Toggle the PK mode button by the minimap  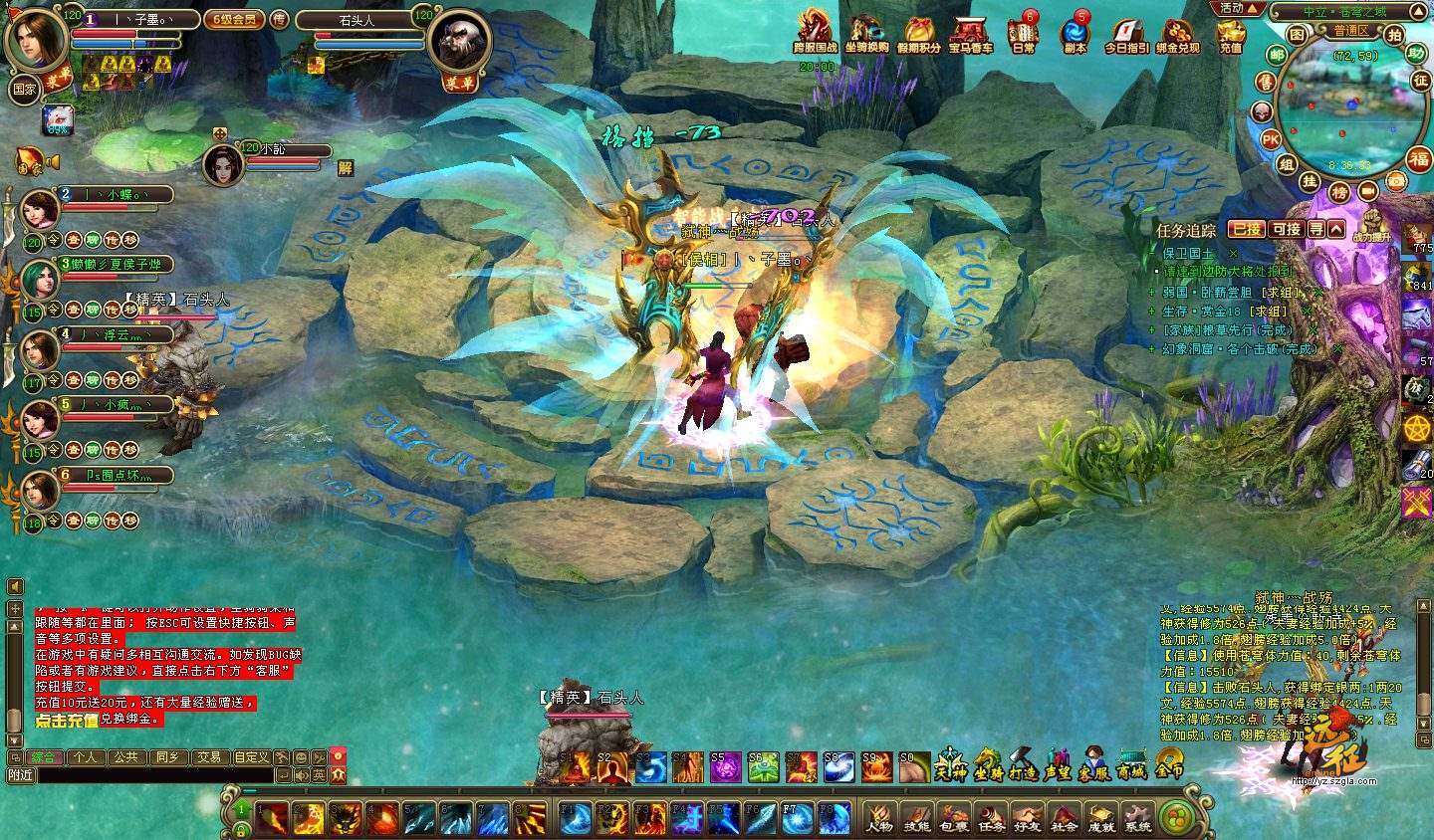(x=1271, y=140)
